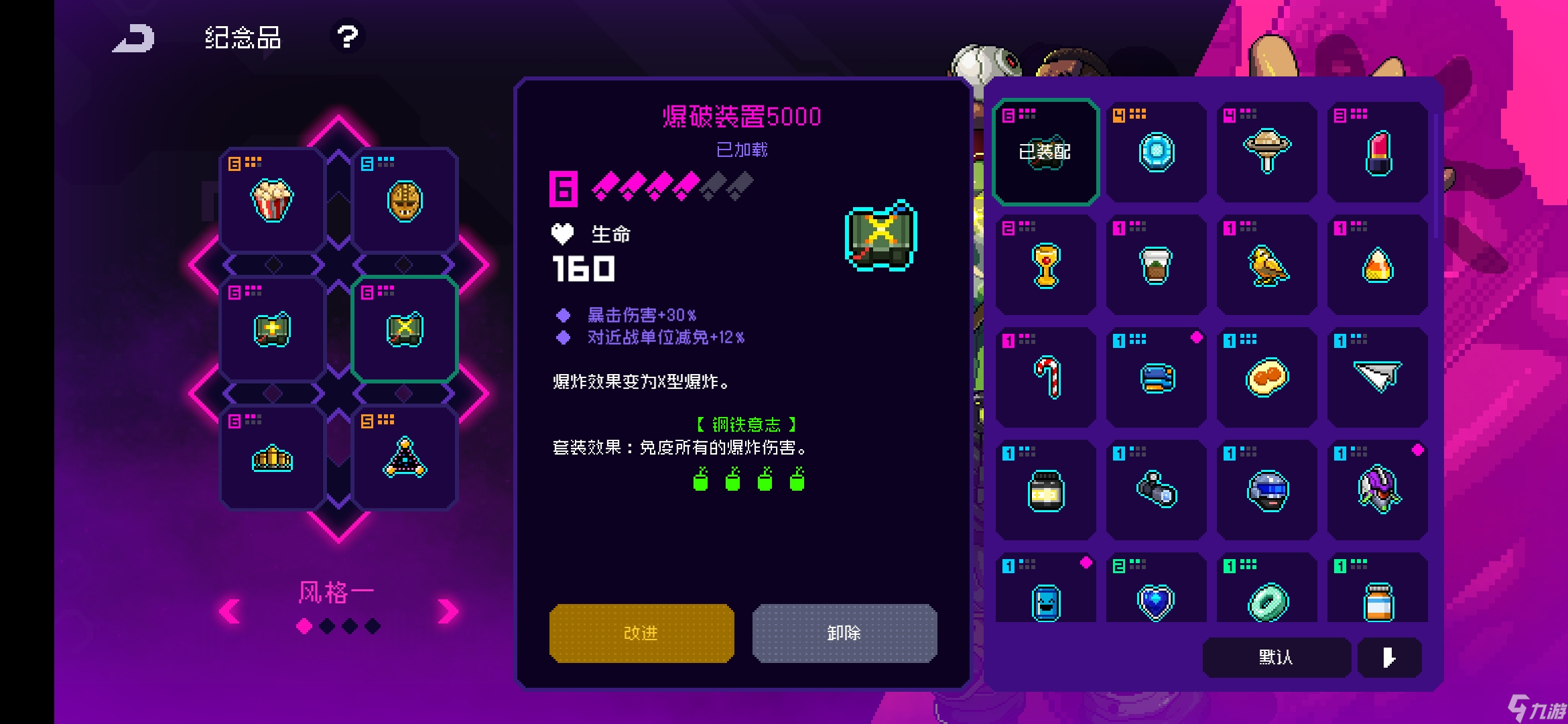Select the trophy item in the inventory
Viewport: 1568px width, 724px height.
[x=1045, y=265]
